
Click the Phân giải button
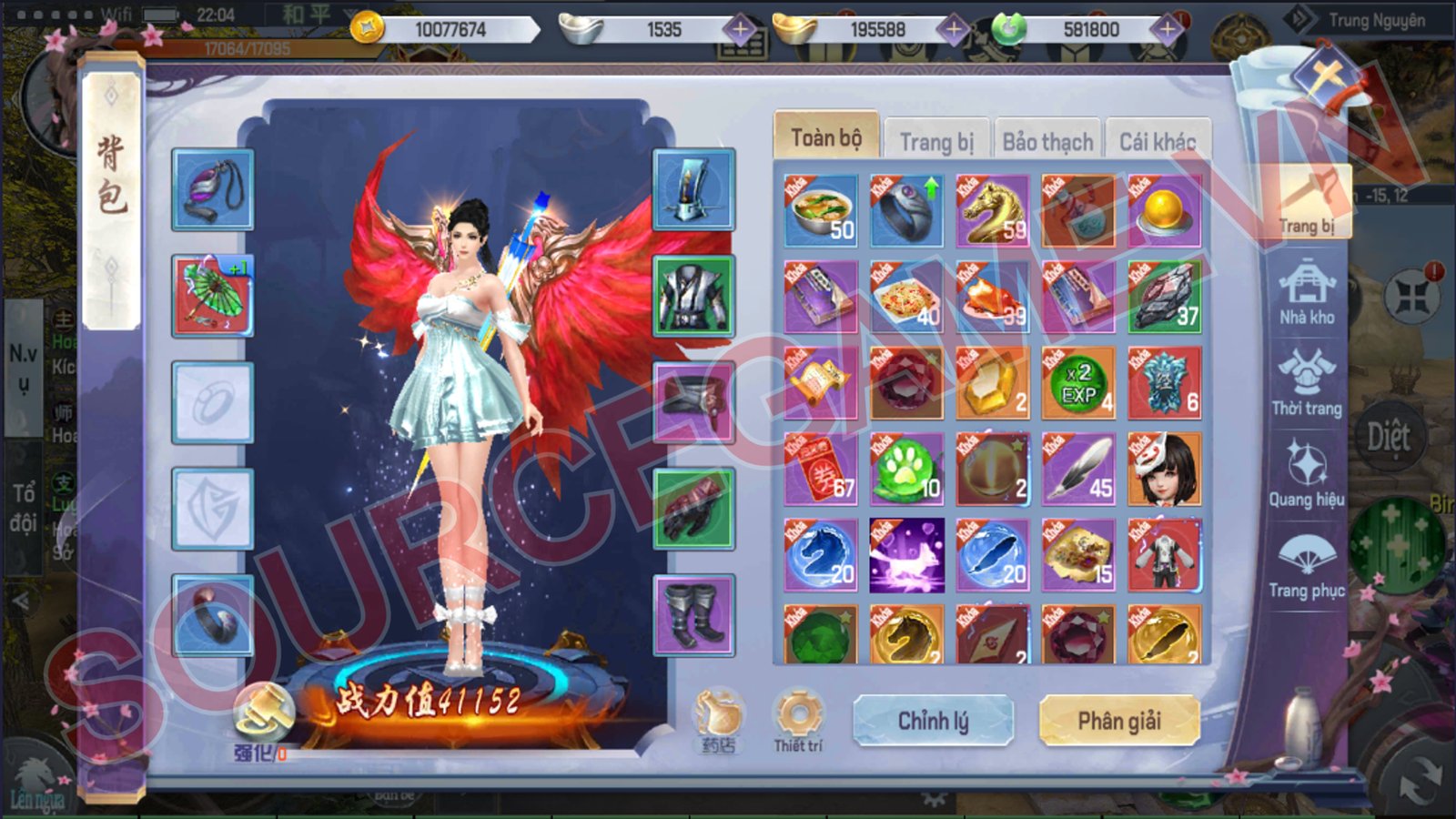tap(1119, 721)
